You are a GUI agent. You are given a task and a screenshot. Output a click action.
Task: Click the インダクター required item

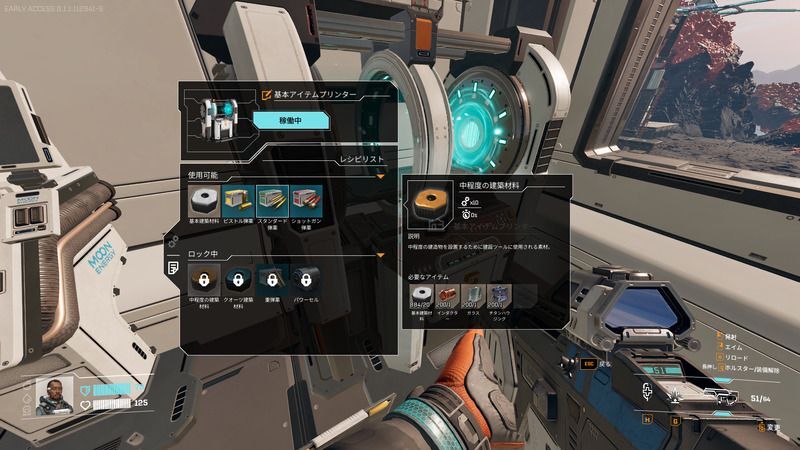coord(448,296)
